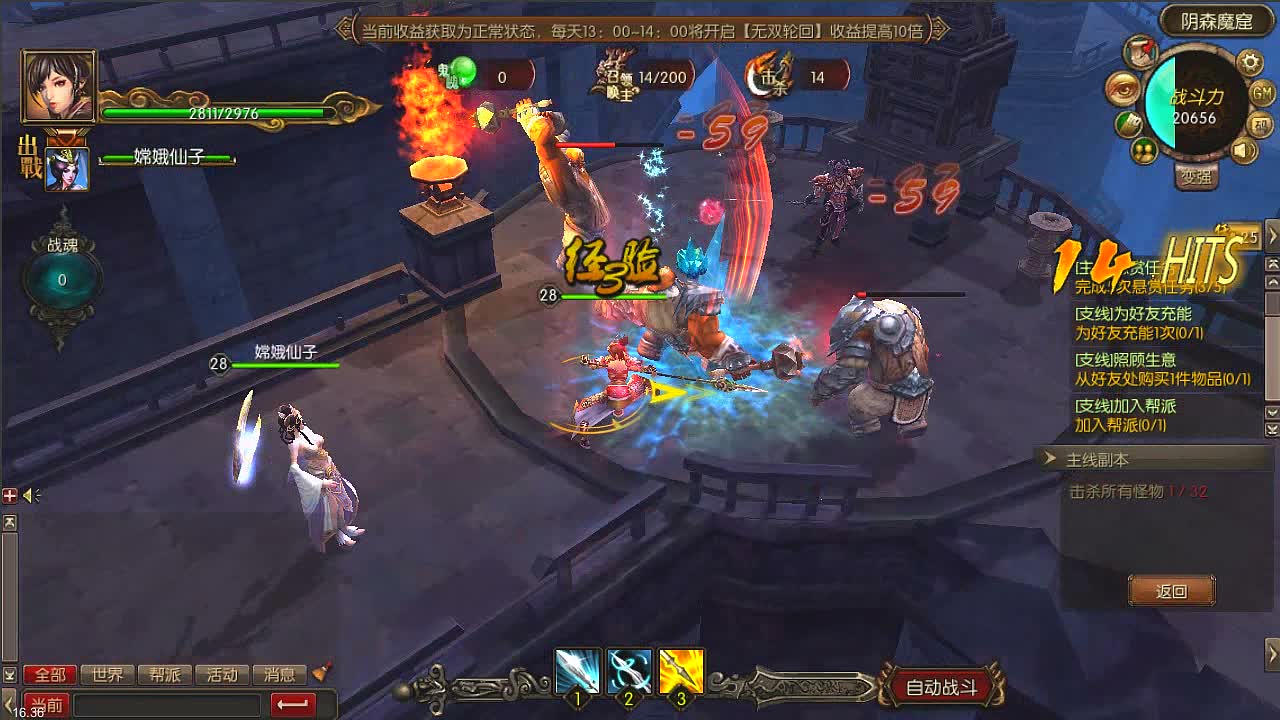Click the 返回 return button
The image size is (1280, 720).
point(1171,591)
